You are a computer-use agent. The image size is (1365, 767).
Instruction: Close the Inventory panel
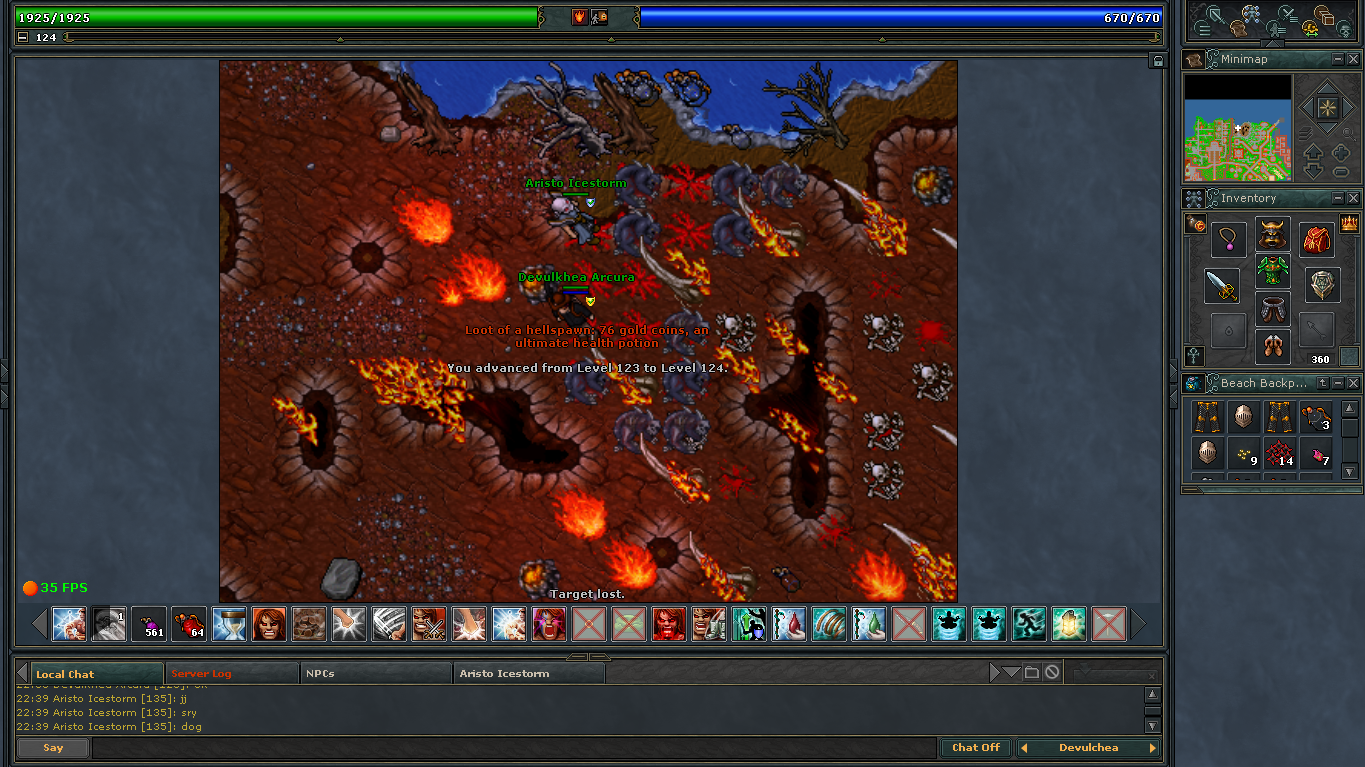[x=1353, y=199]
